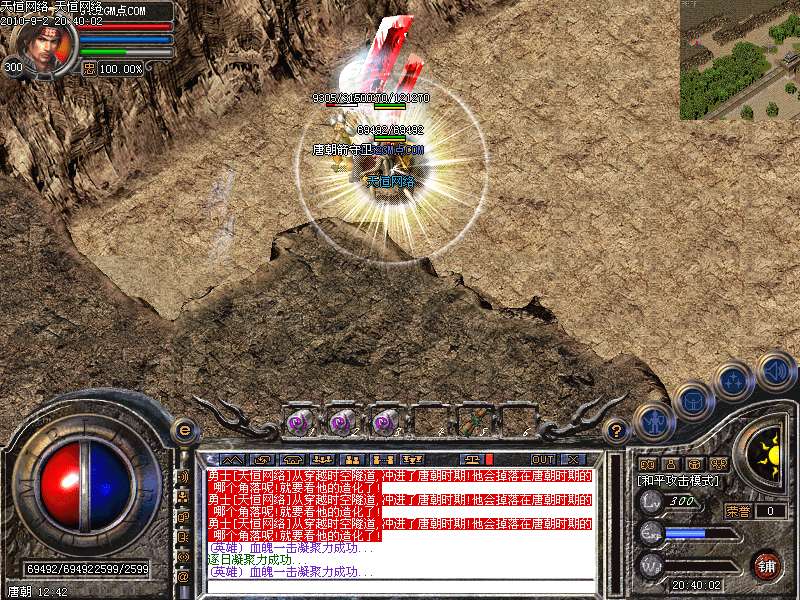
Task: Click the round 'e' button
Action: [184, 430]
